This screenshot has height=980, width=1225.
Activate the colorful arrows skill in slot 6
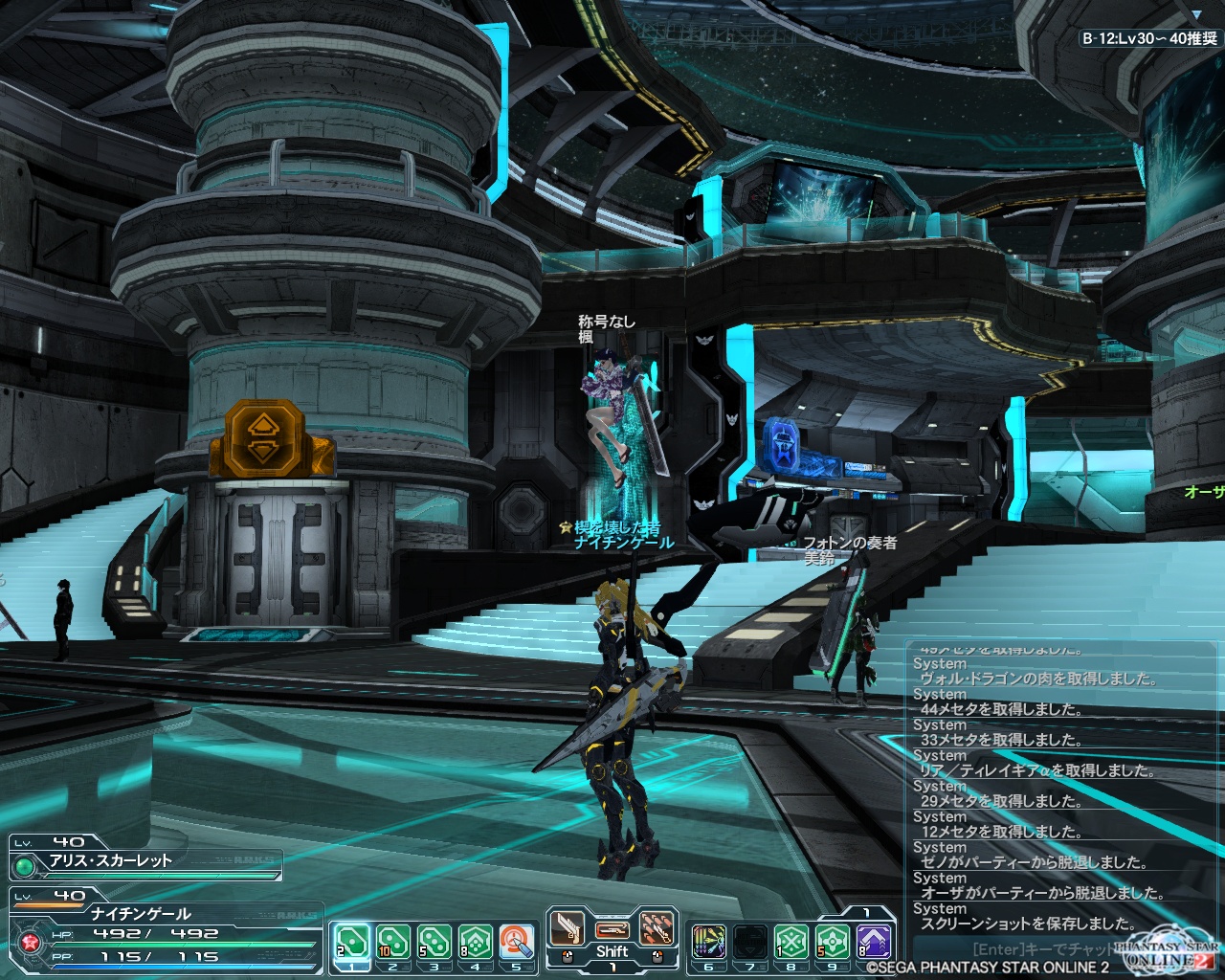708,943
